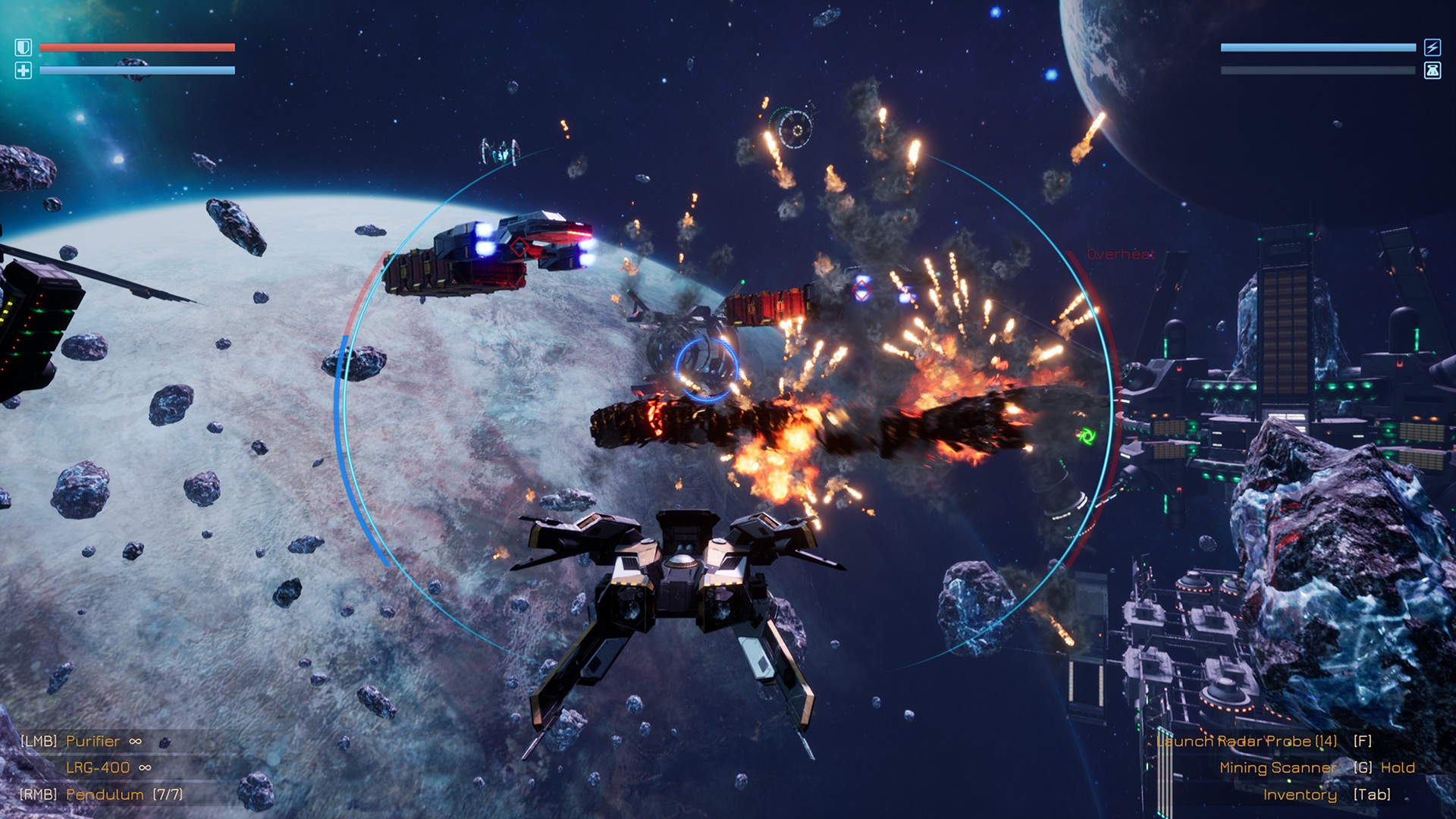Viewport: 1456px width, 819px height.
Task: Click the energy lightning bolt icon top right
Action: 1430,48
